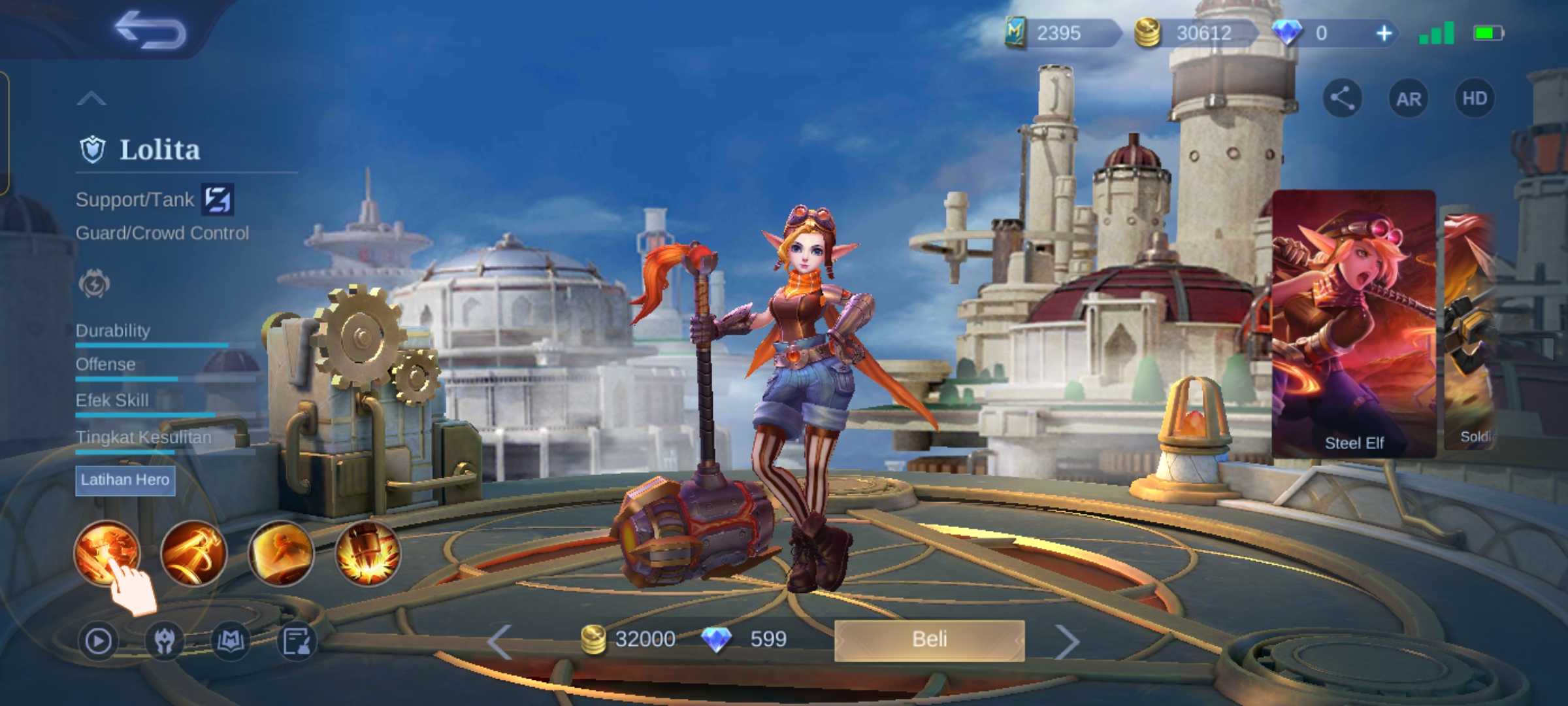1568x706 pixels.
Task: Collapse the hero info panel chevron
Action: (x=91, y=99)
